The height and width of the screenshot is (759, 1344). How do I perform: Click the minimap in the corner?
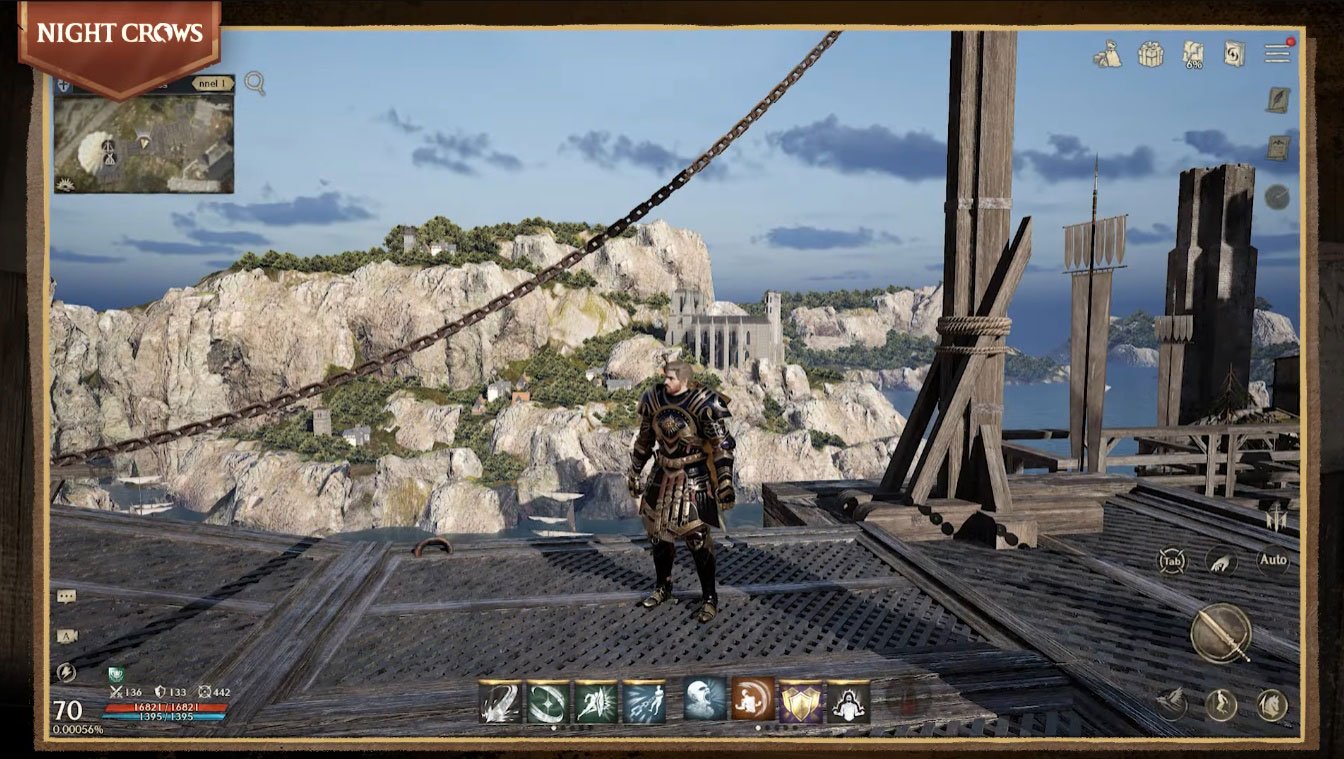(x=144, y=142)
